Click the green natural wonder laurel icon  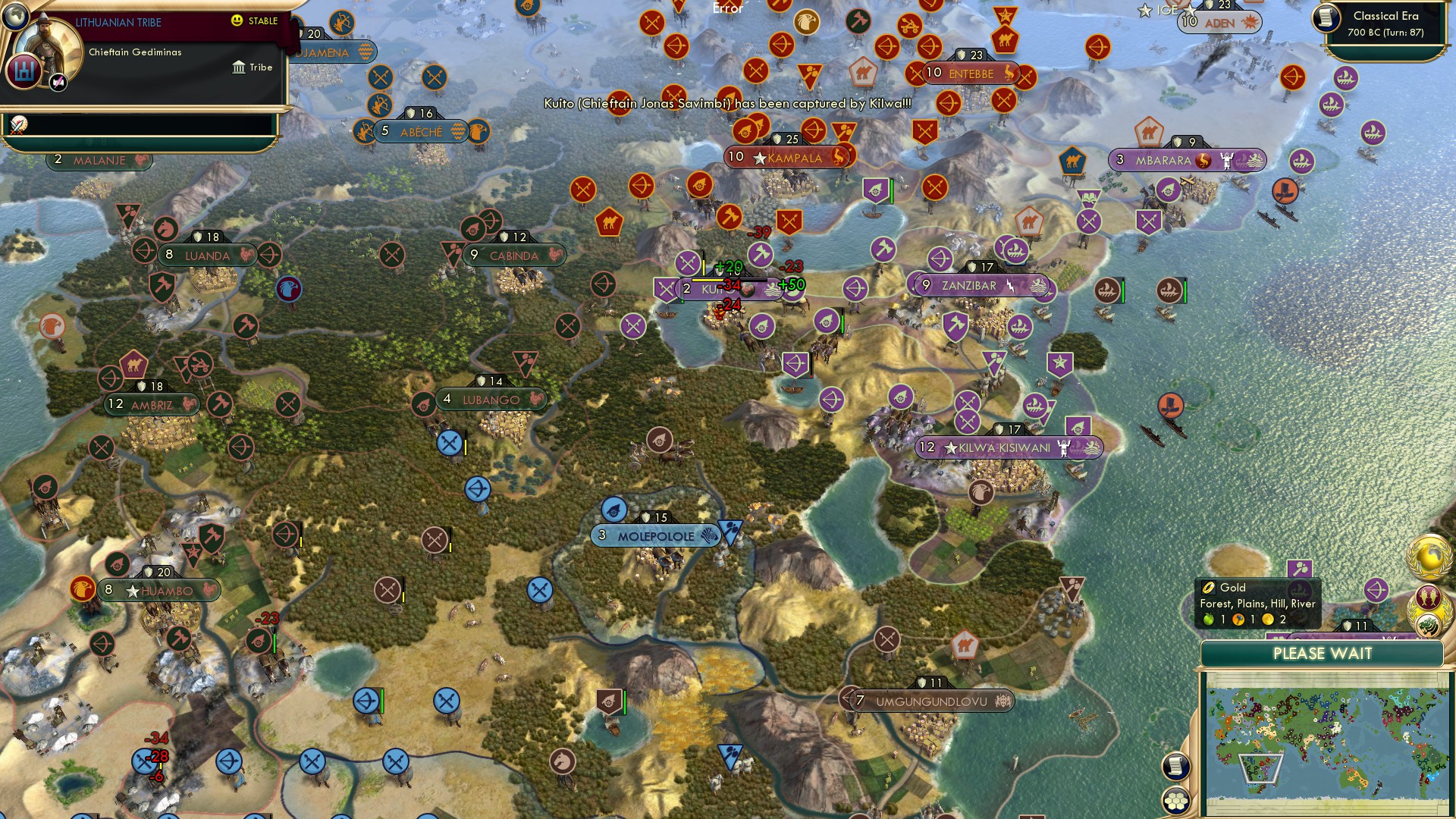click(x=1430, y=625)
